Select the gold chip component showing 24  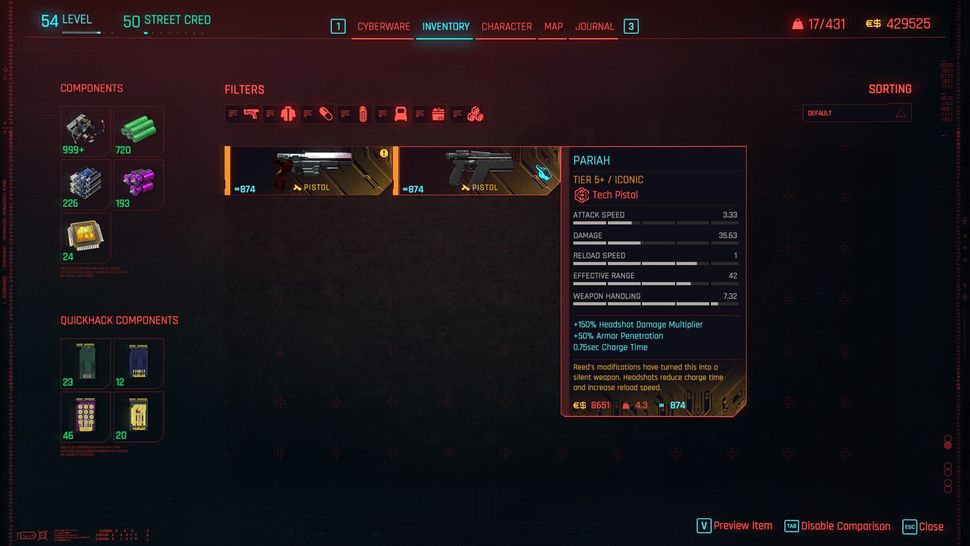point(85,237)
